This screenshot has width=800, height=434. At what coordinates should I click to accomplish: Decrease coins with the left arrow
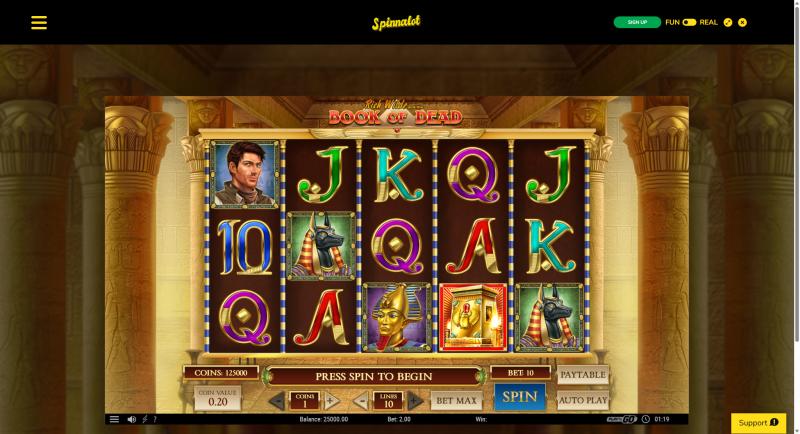(277, 401)
